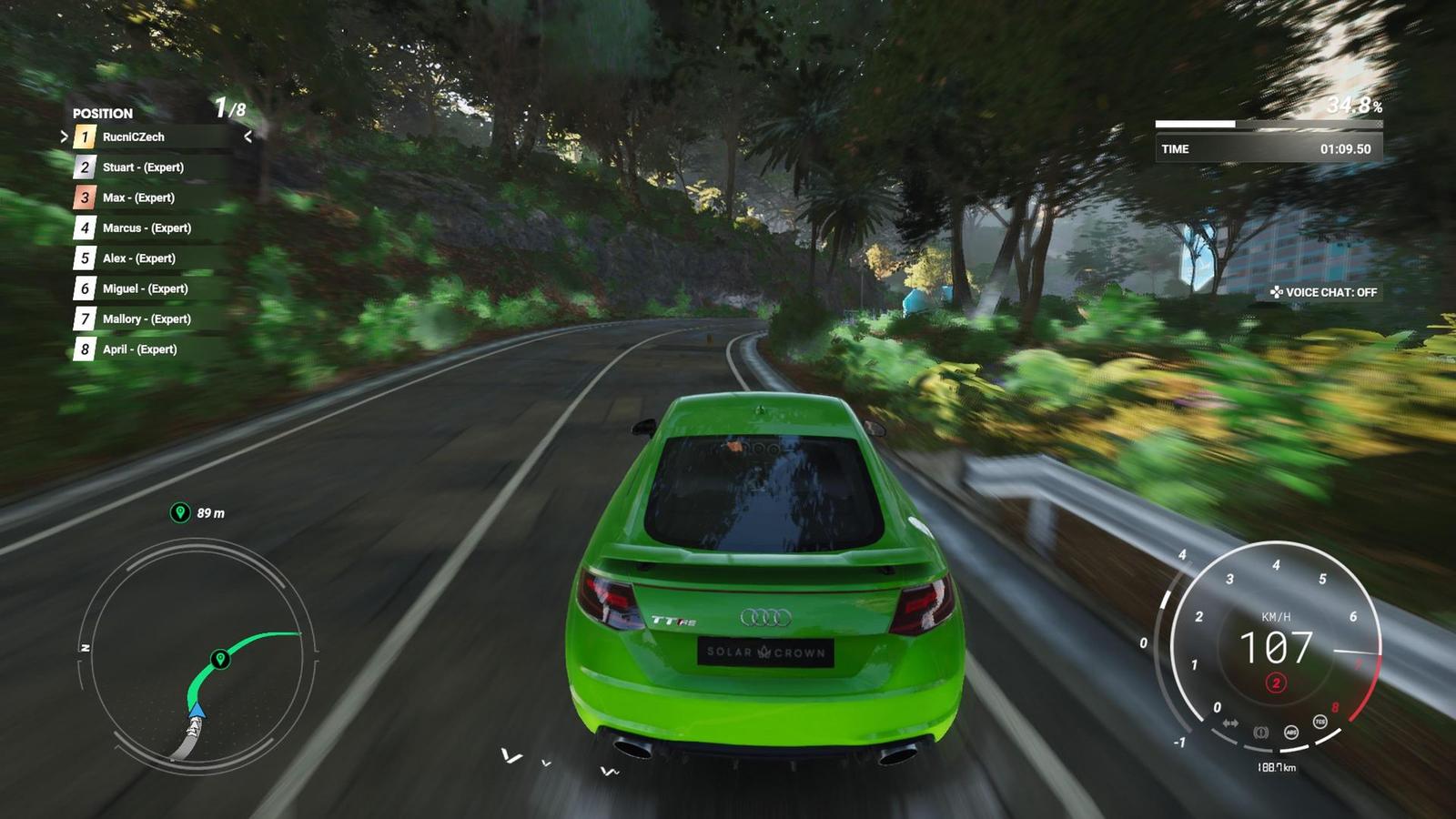
Task: Select position entry for April - (Expert)
Action: [x=141, y=349]
